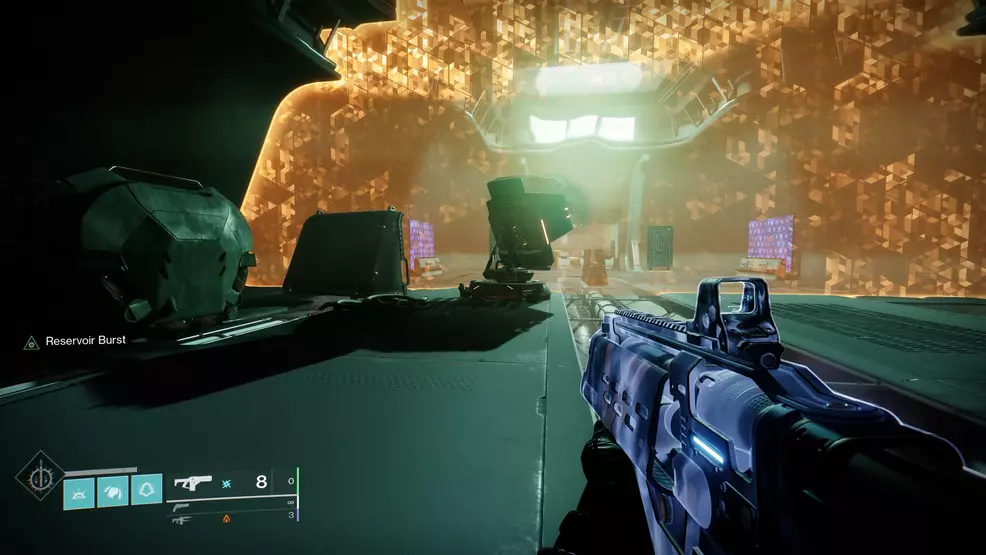Trigger the class ability icon
Screen dimensions: 986x555
pyautogui.click(x=146, y=490)
